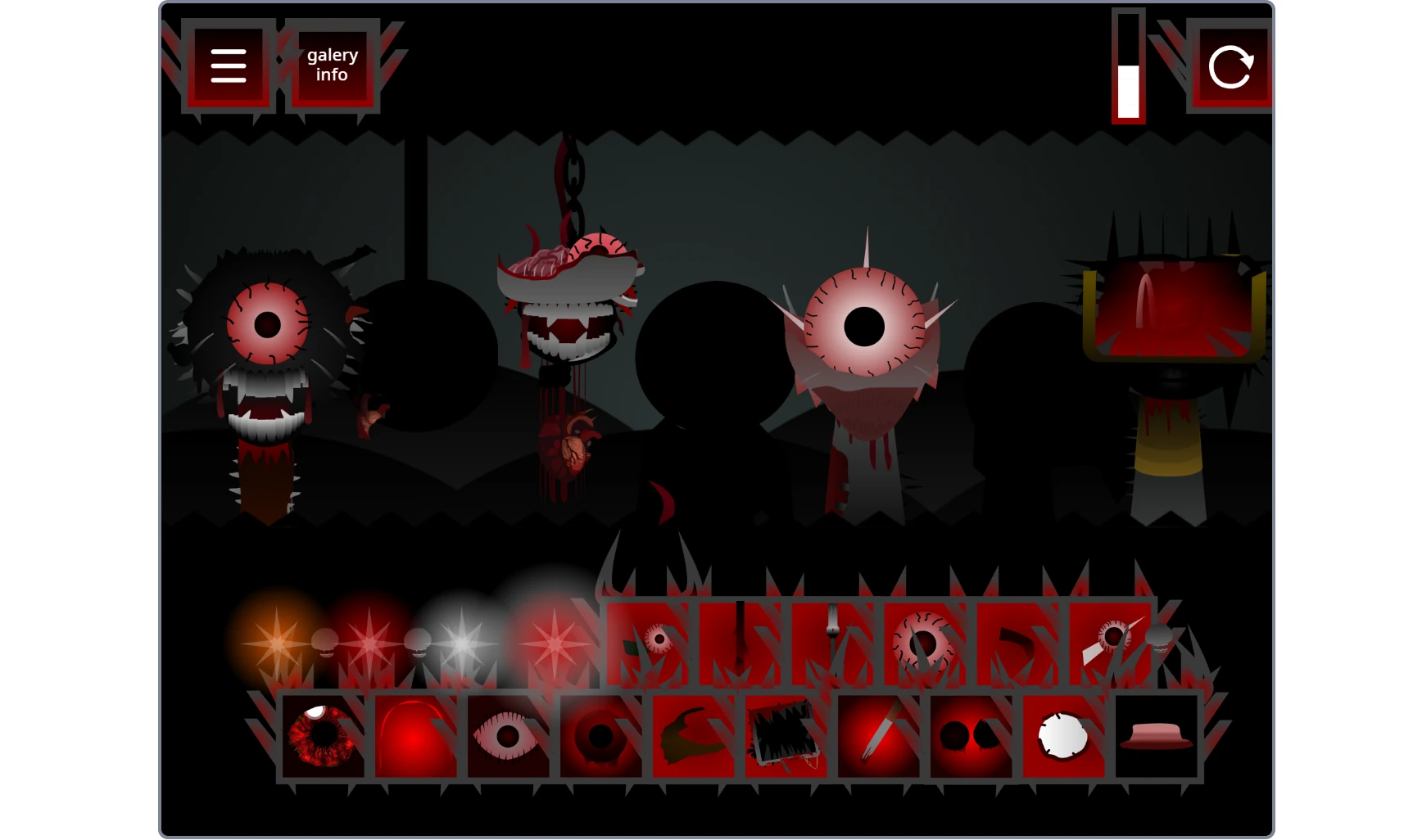Adjust the volume slider at top right

click(x=1130, y=65)
